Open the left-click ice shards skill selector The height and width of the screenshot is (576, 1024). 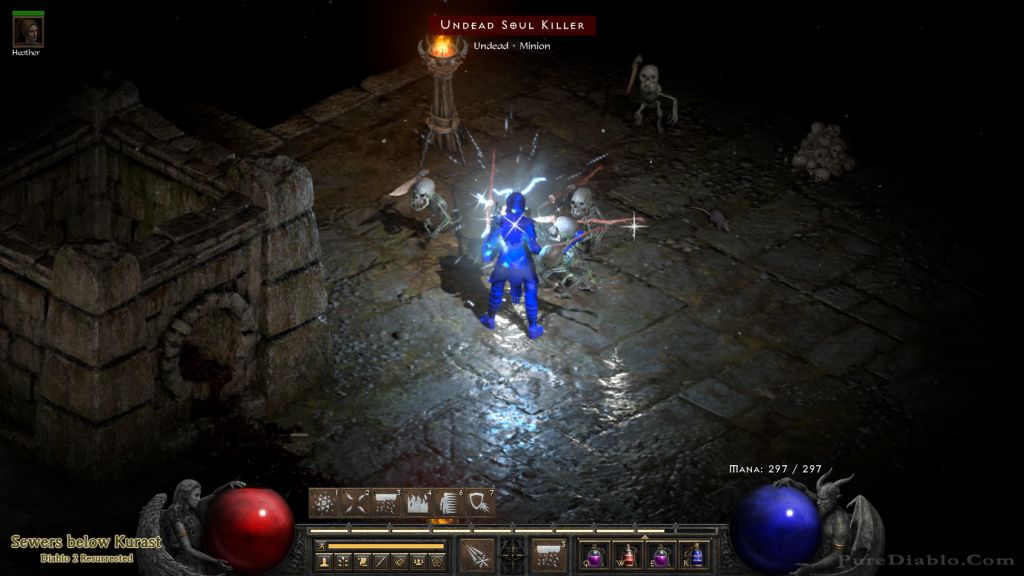click(478, 555)
